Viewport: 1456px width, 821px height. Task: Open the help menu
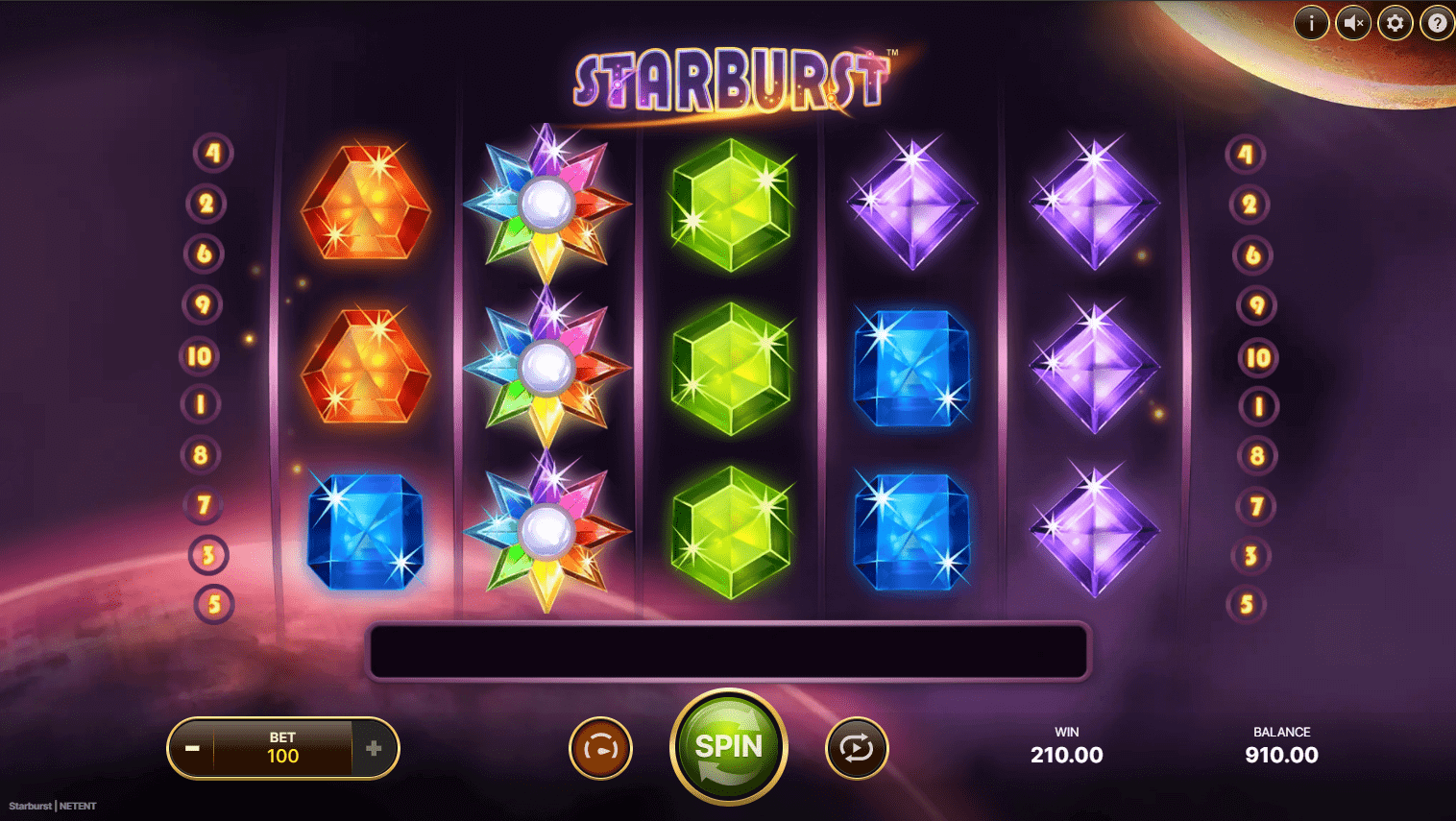1436,23
